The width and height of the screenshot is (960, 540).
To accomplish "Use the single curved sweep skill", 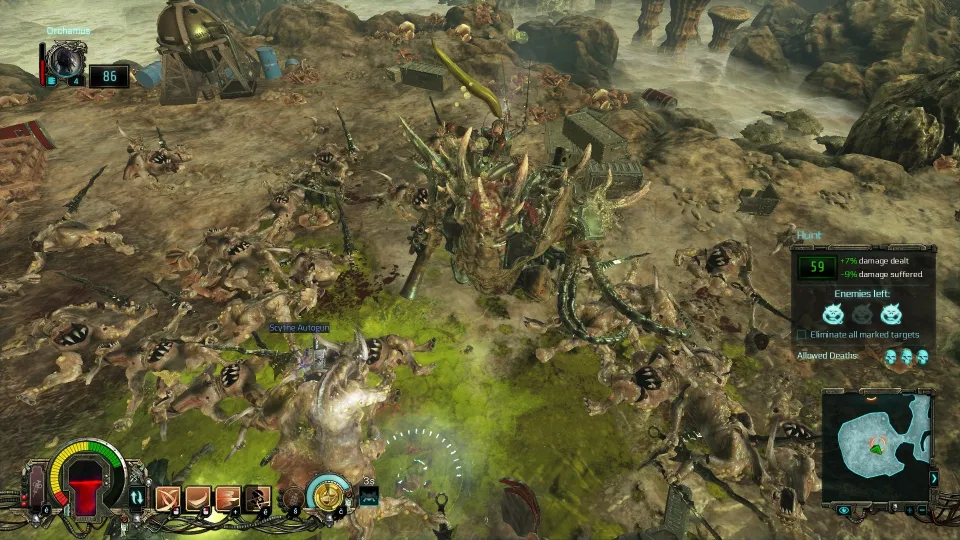I will pyautogui.click(x=198, y=497).
